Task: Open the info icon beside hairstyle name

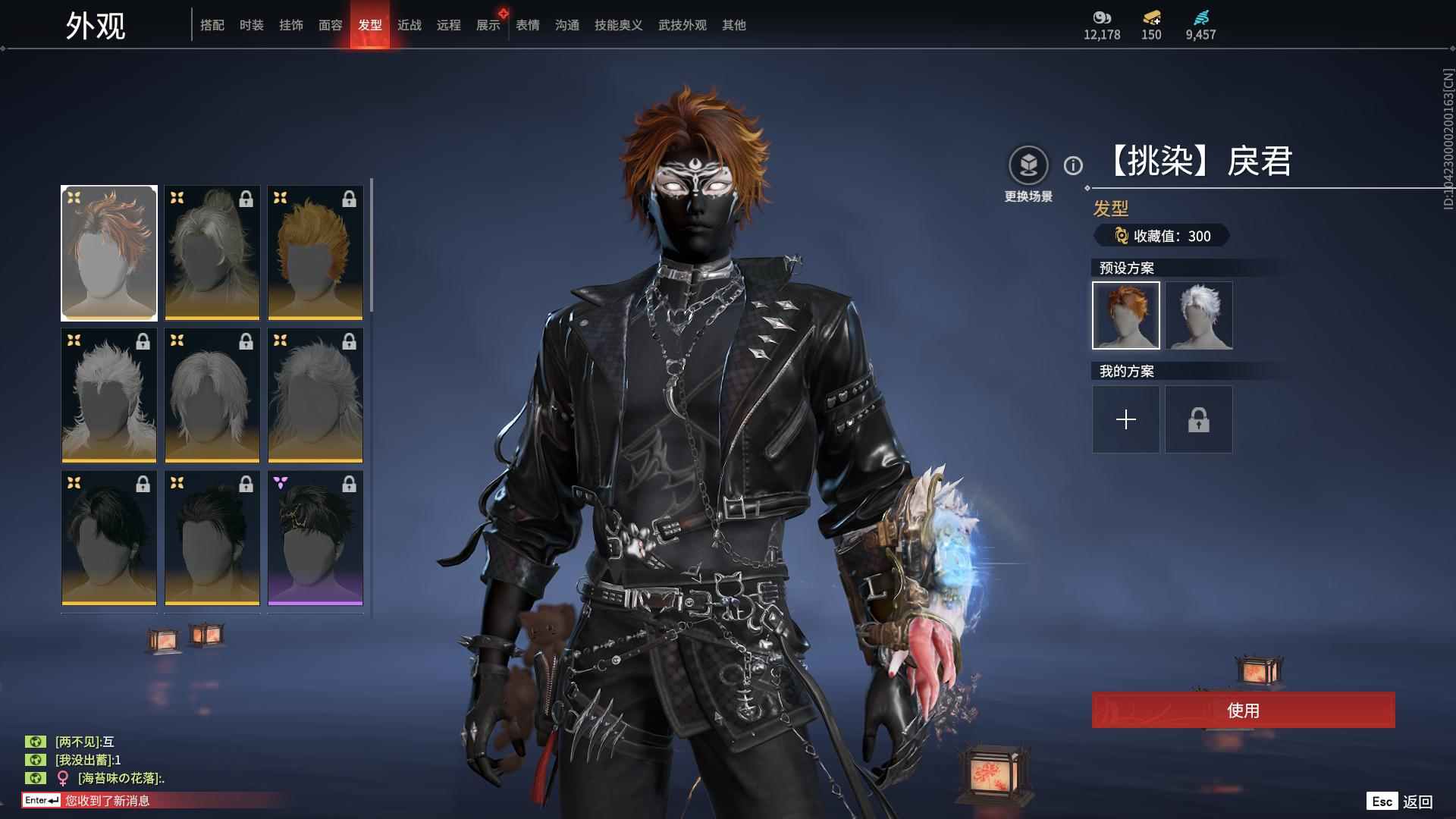Action: 1073,165
